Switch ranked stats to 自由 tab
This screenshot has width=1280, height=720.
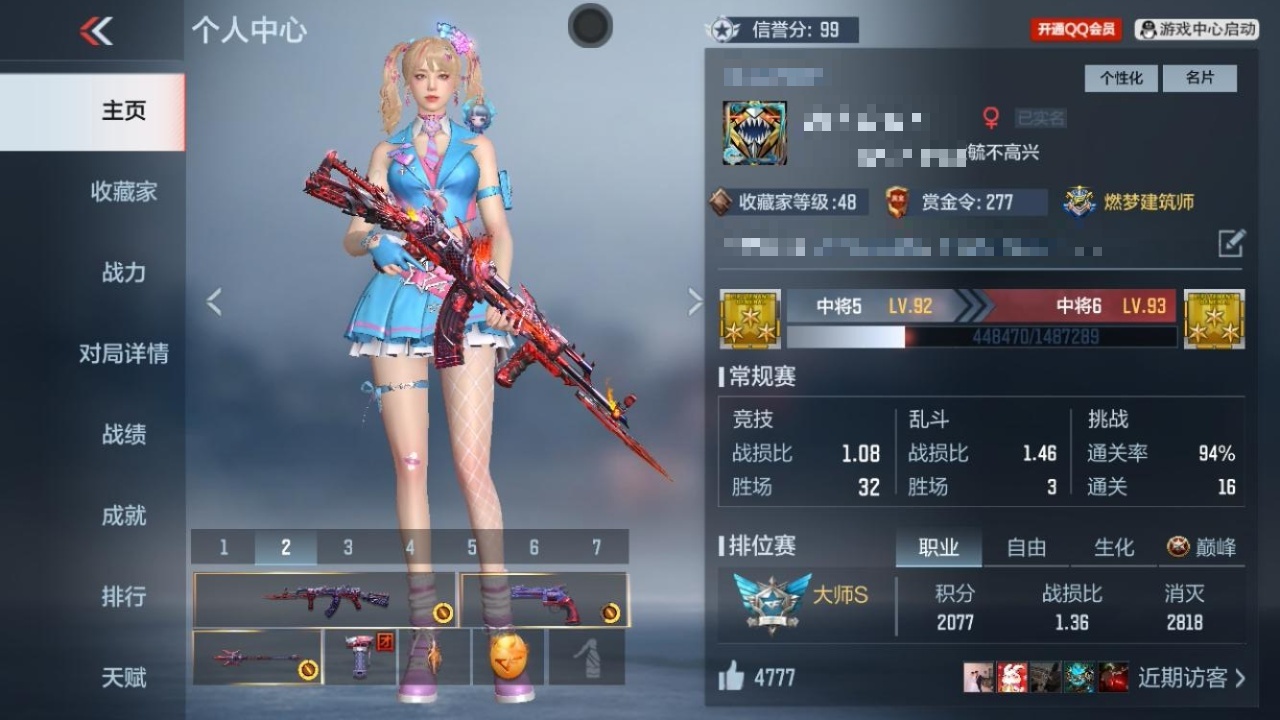[1026, 547]
